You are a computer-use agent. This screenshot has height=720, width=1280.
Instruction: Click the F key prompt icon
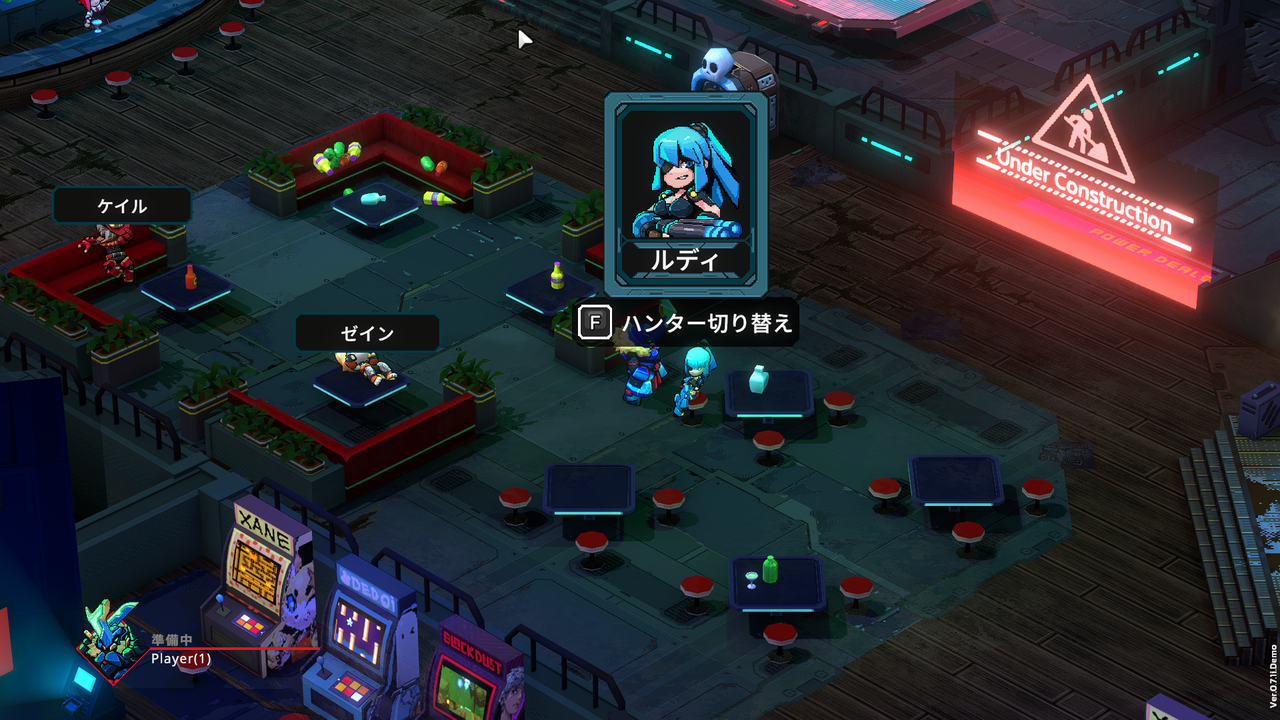594,323
